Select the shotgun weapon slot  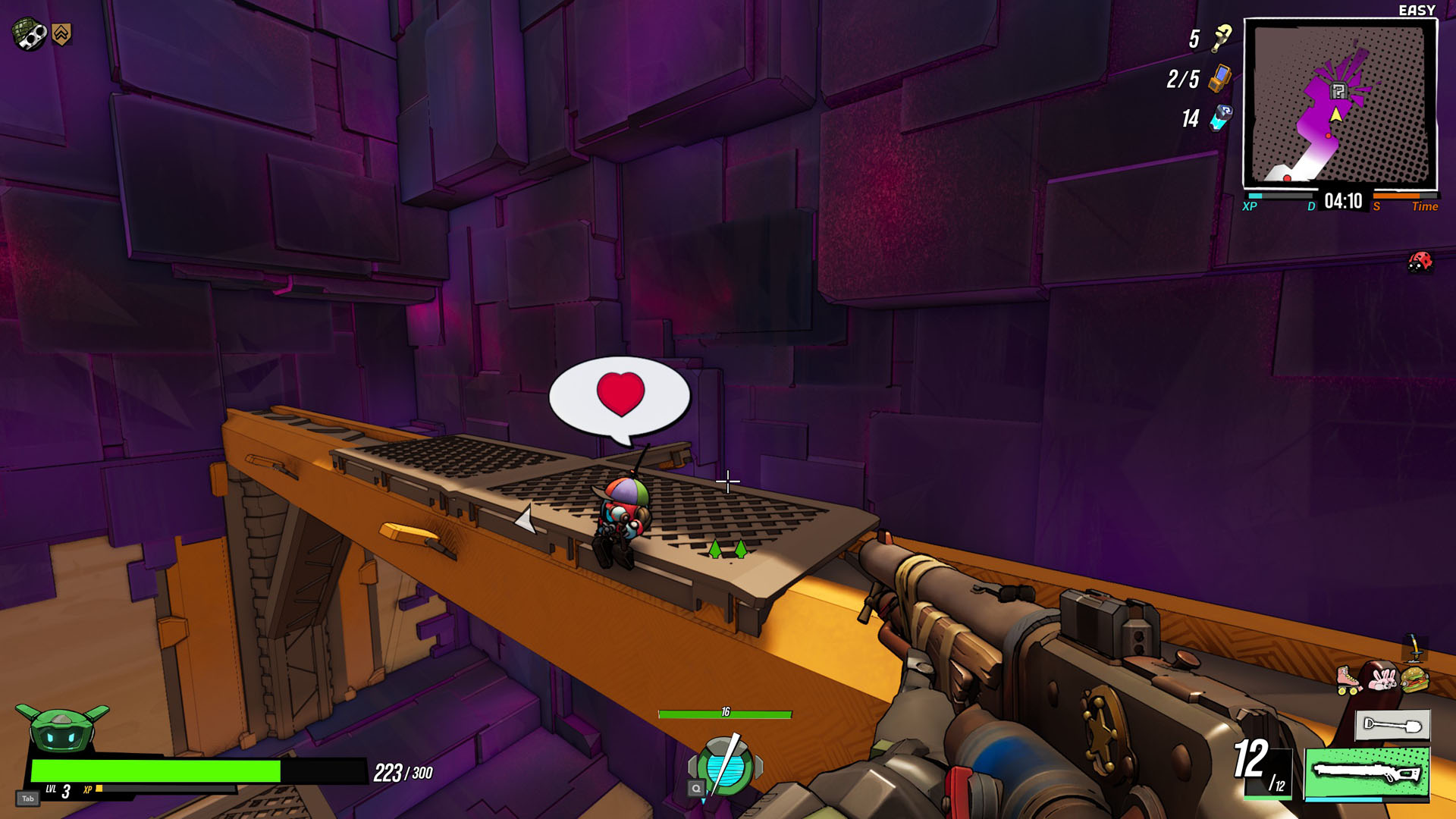tap(1367, 773)
